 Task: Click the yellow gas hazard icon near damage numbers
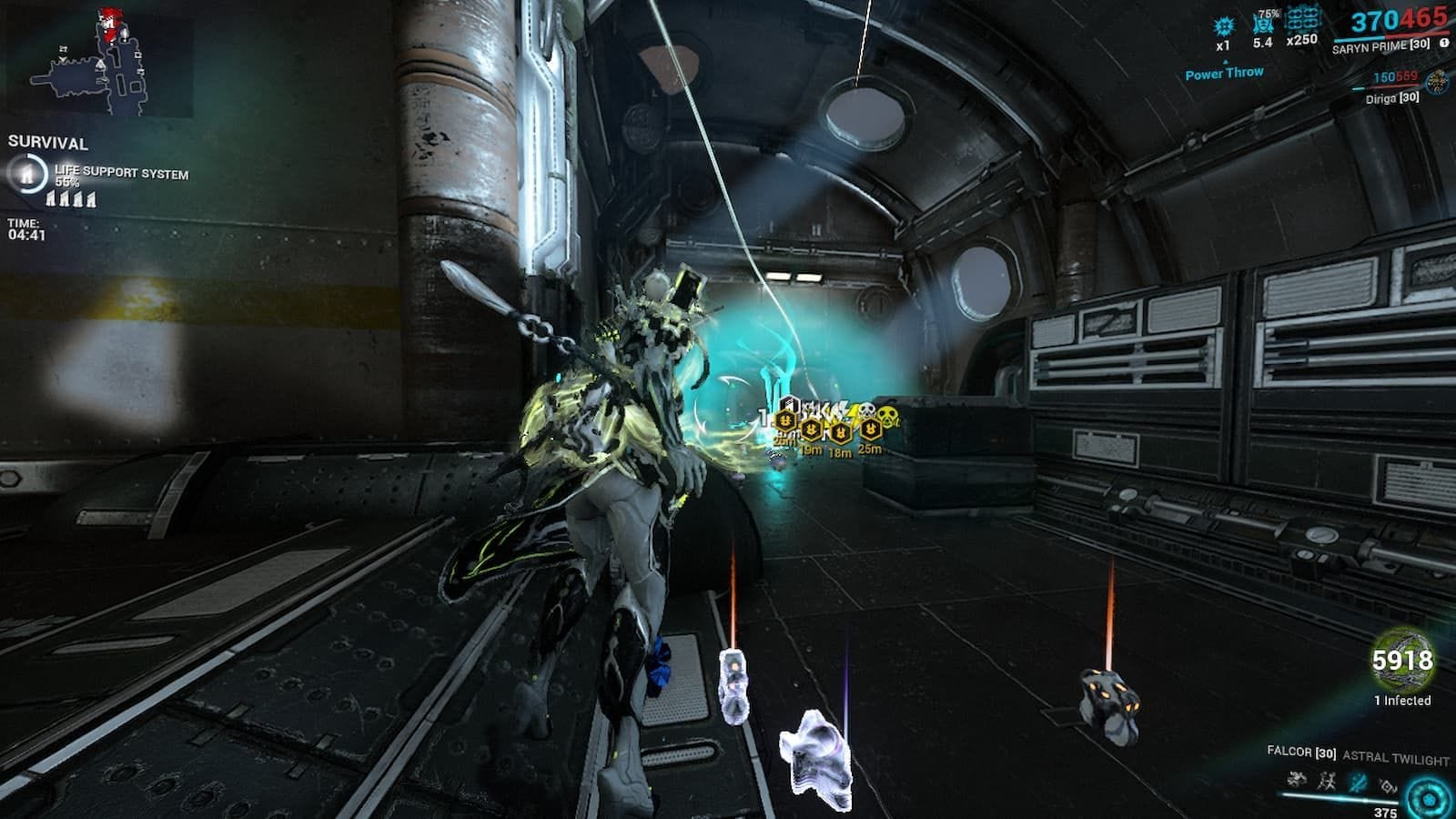tap(887, 418)
